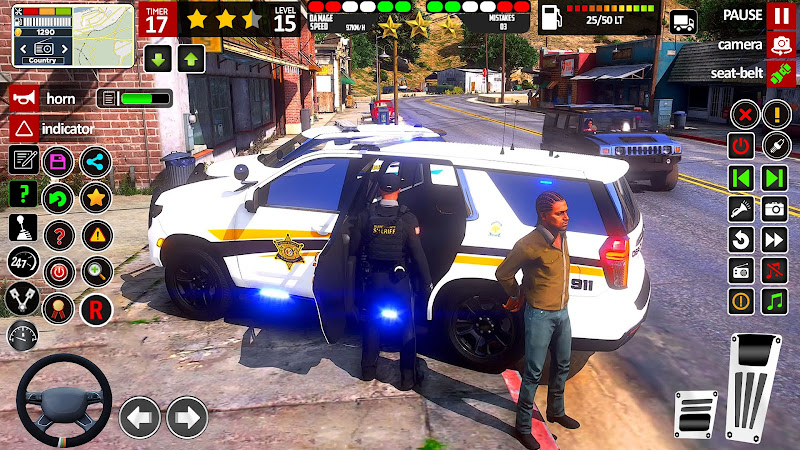This screenshot has height=450, width=800.
Task: Open the radio icon
Action: tap(741, 271)
